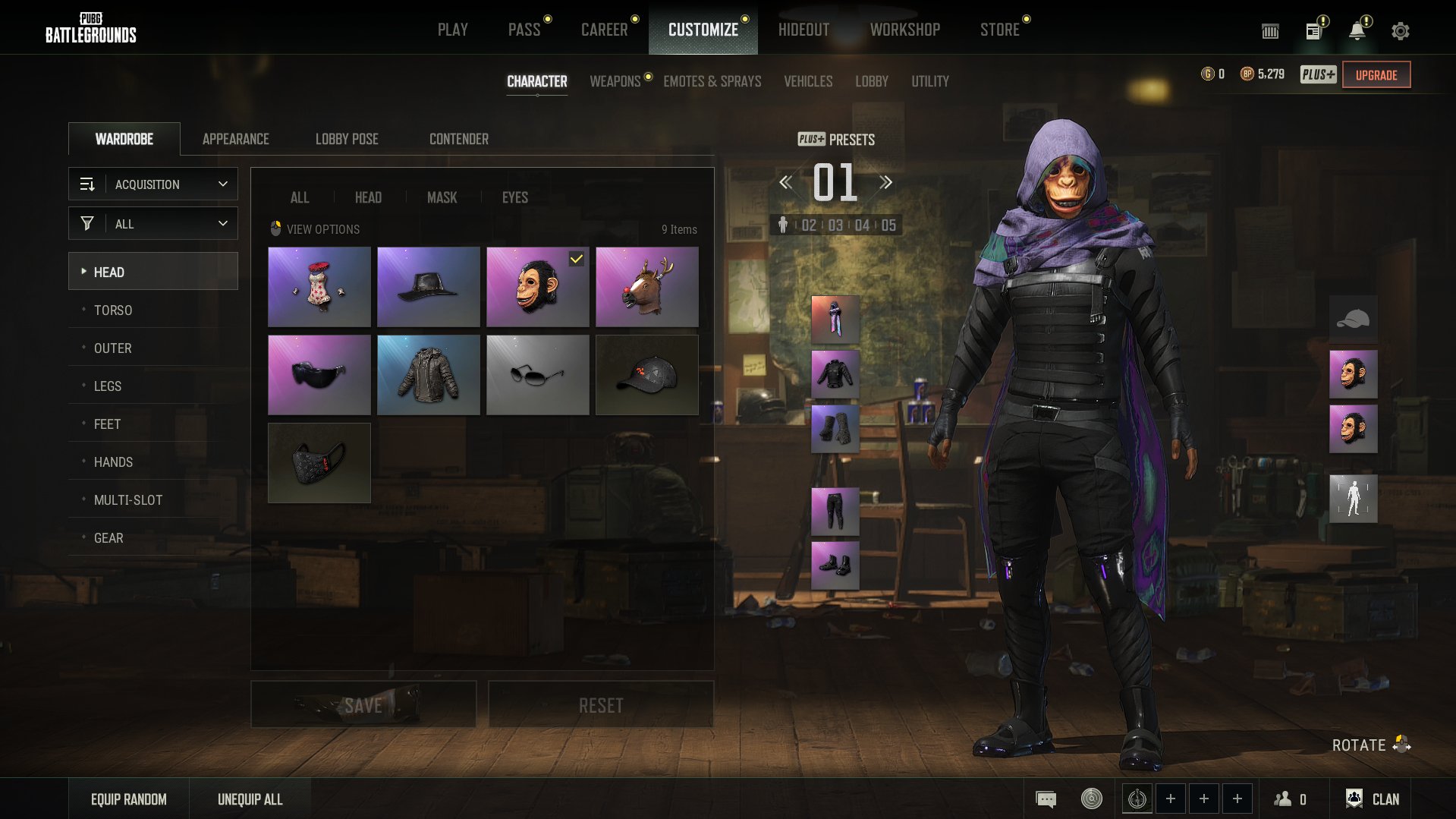This screenshot has width=1456, height=819.
Task: Click the Upgrade button
Action: pyautogui.click(x=1376, y=75)
